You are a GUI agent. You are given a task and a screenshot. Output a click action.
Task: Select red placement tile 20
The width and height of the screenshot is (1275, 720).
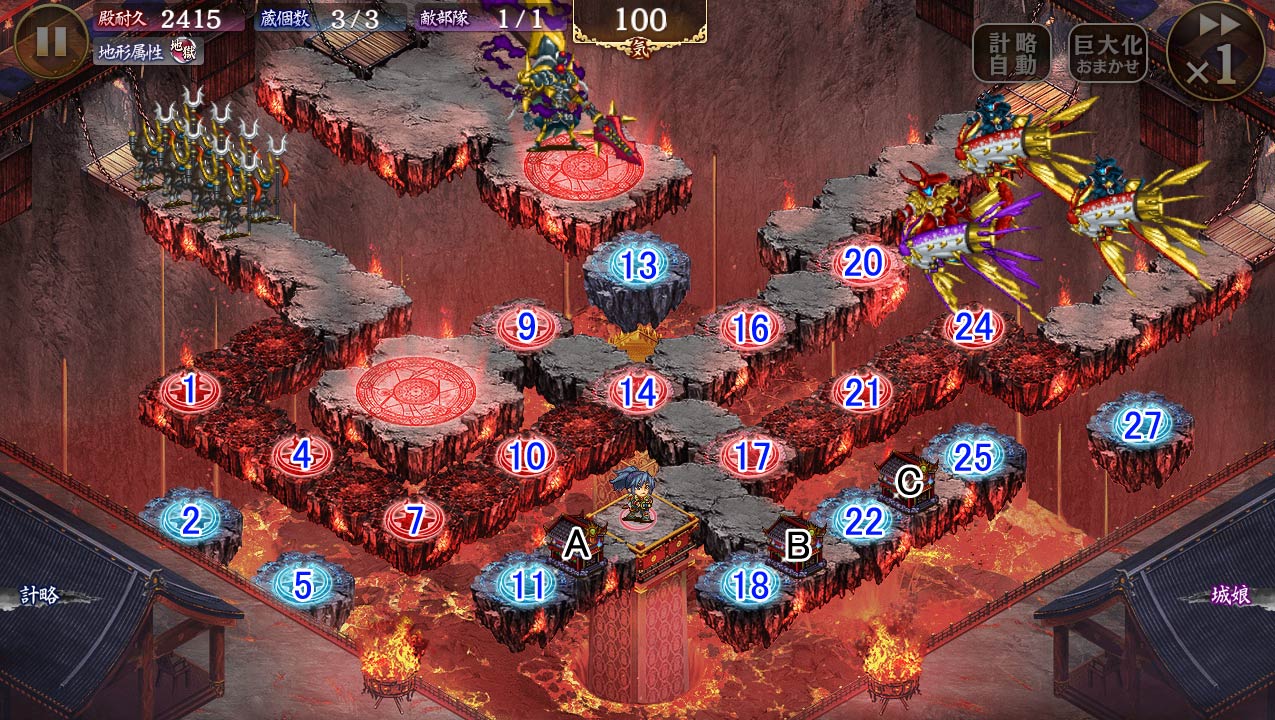[863, 264]
